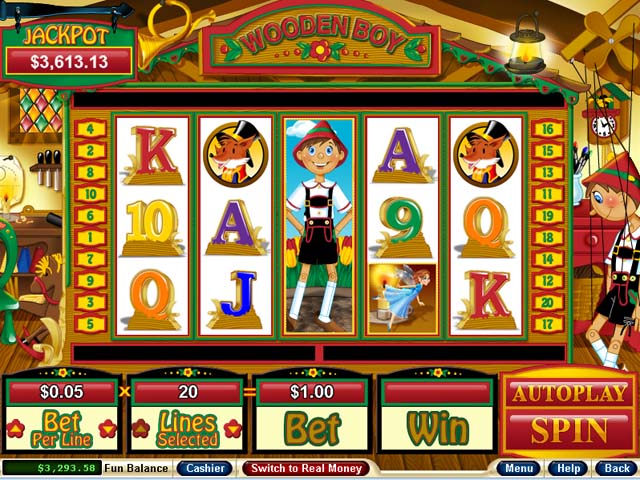640x480 pixels.
Task: Open the Cashier
Action: [x=204, y=468]
